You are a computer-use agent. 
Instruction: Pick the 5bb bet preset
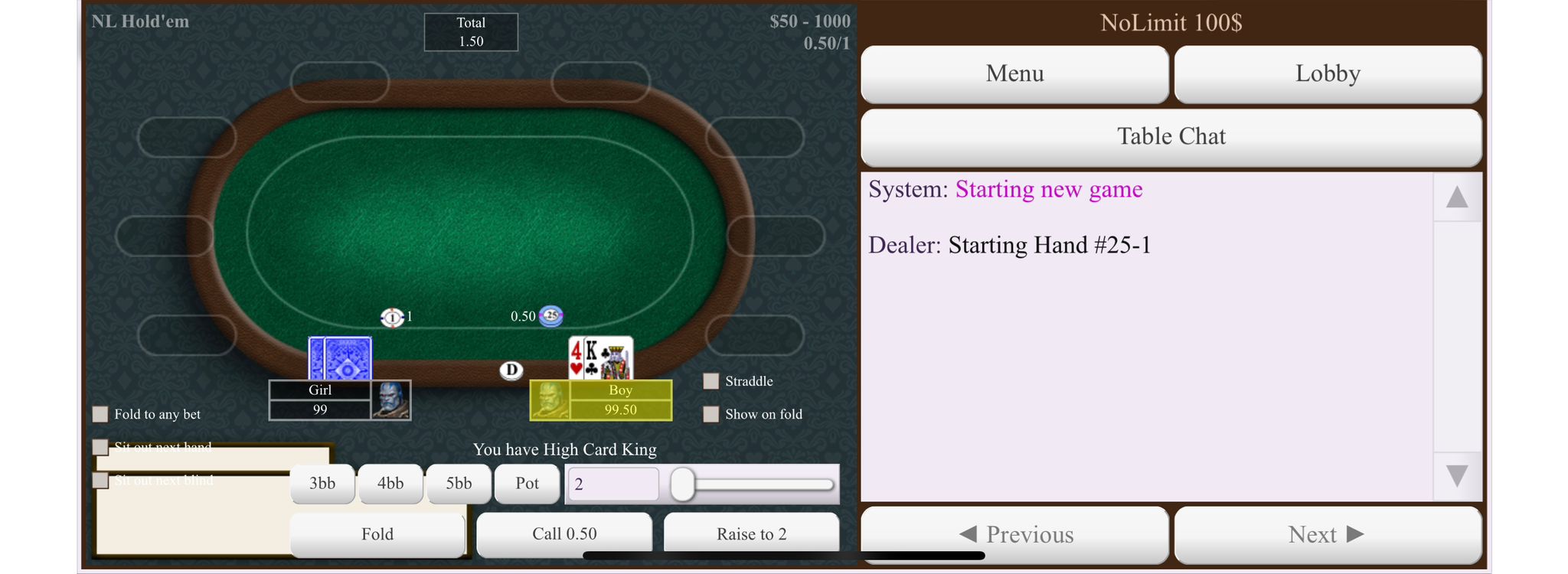(x=459, y=484)
